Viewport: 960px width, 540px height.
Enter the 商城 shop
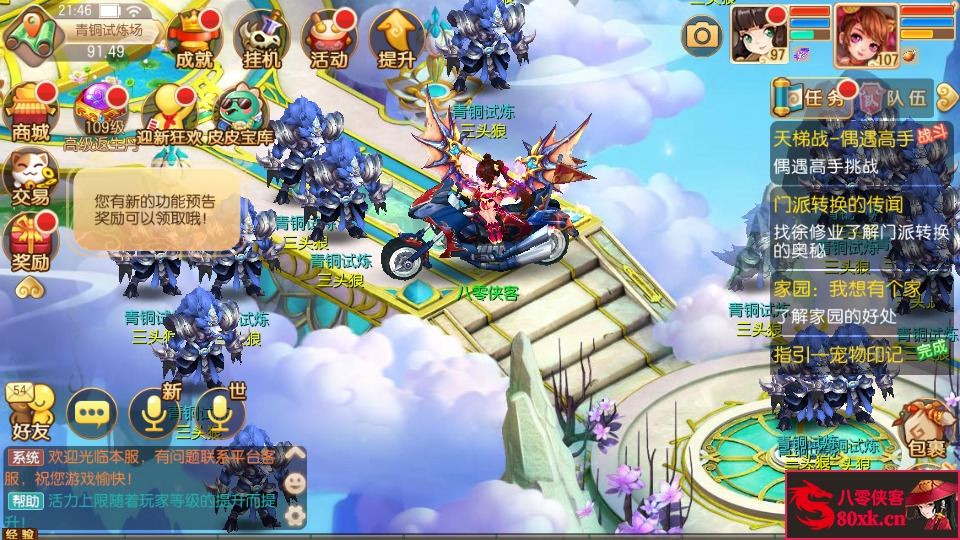(30, 112)
